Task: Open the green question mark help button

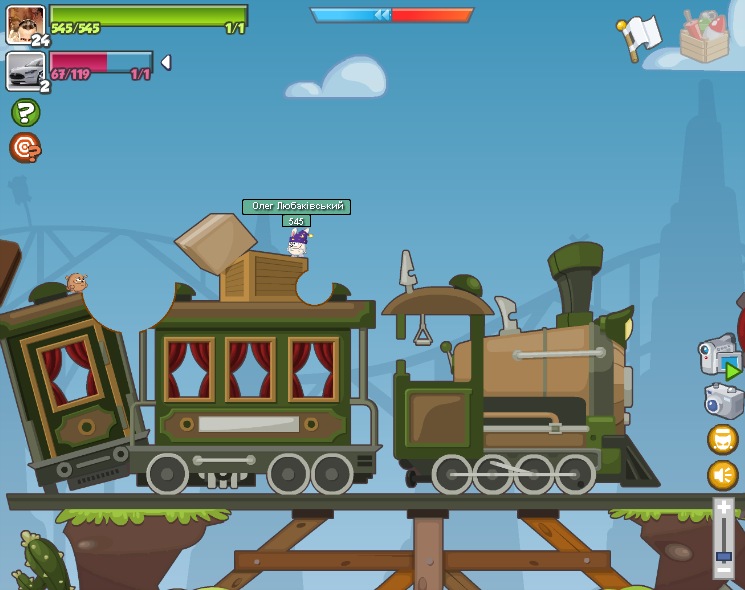Action: [25, 112]
